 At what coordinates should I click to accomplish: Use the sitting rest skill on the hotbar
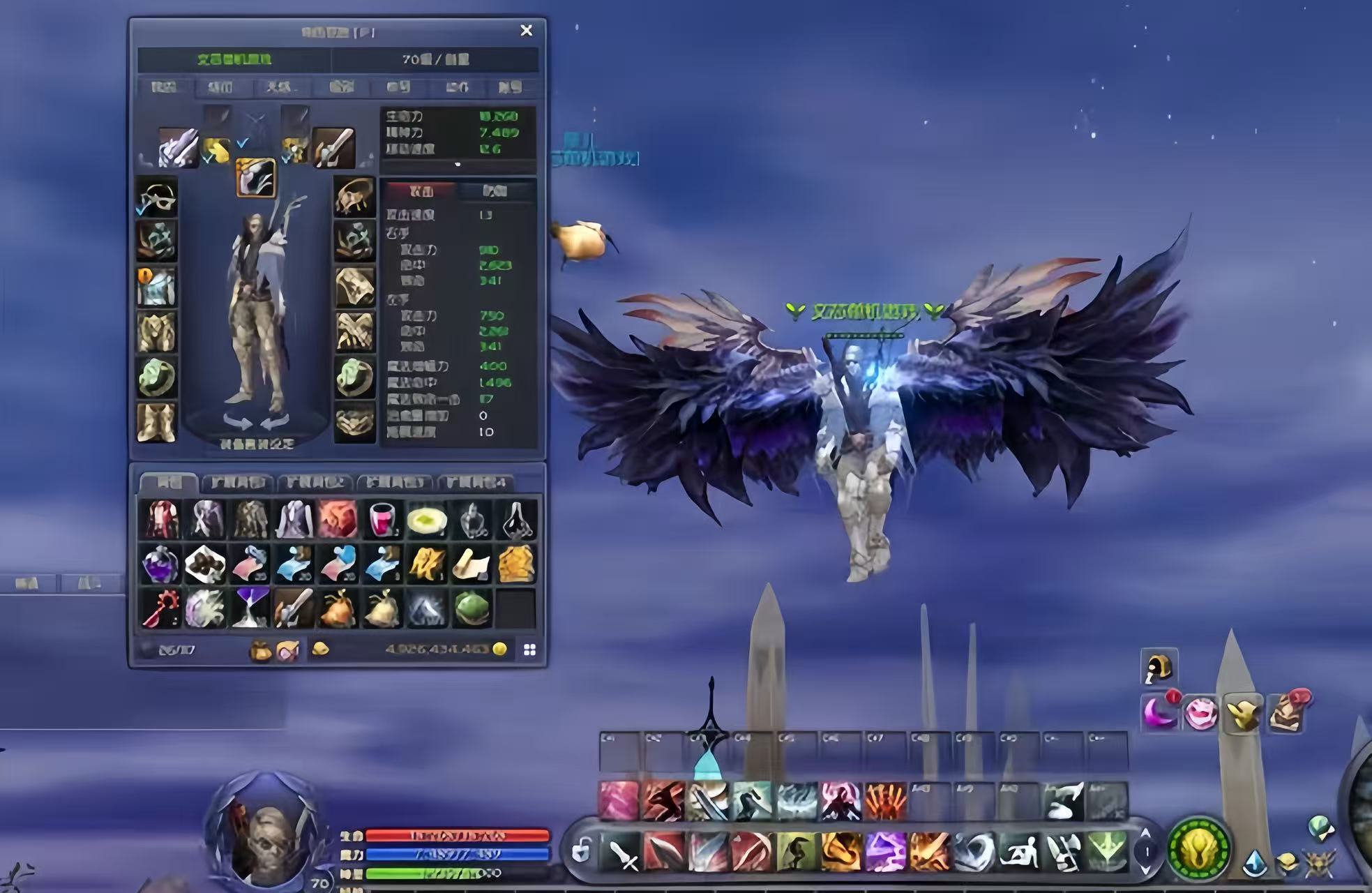pos(1019,853)
